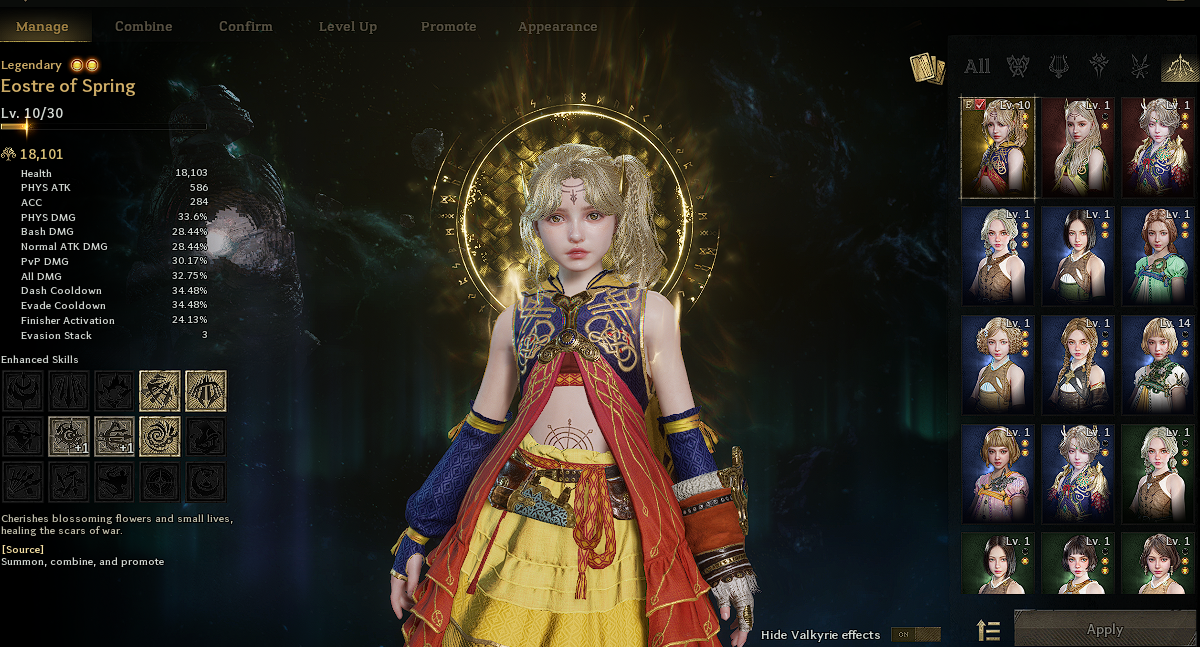View the target crosshair enhanced skill icon

click(x=160, y=482)
